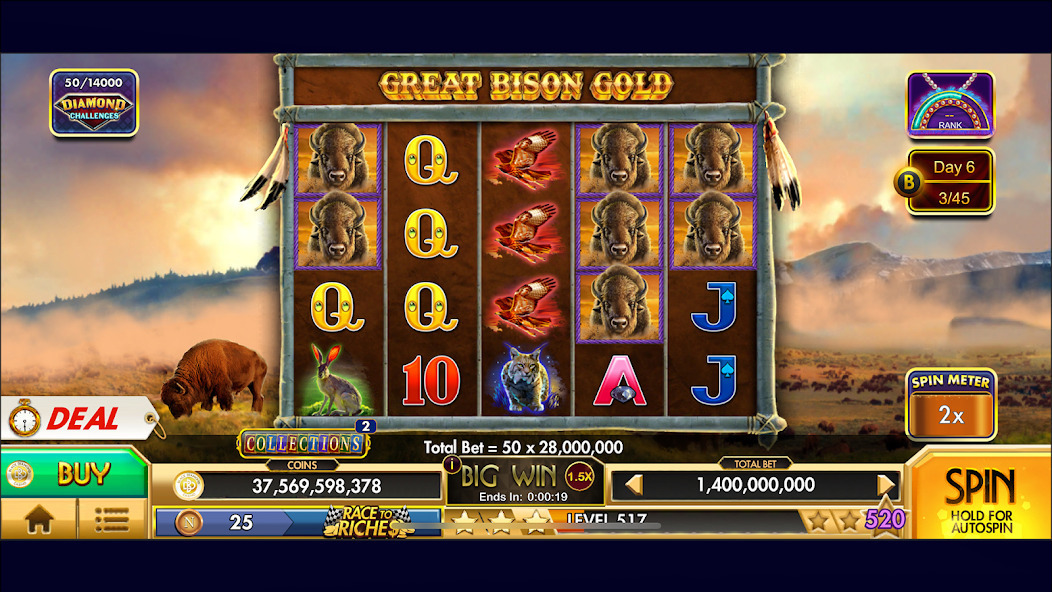Open the BUY coins shop
The width and height of the screenshot is (1052, 592).
coord(75,473)
